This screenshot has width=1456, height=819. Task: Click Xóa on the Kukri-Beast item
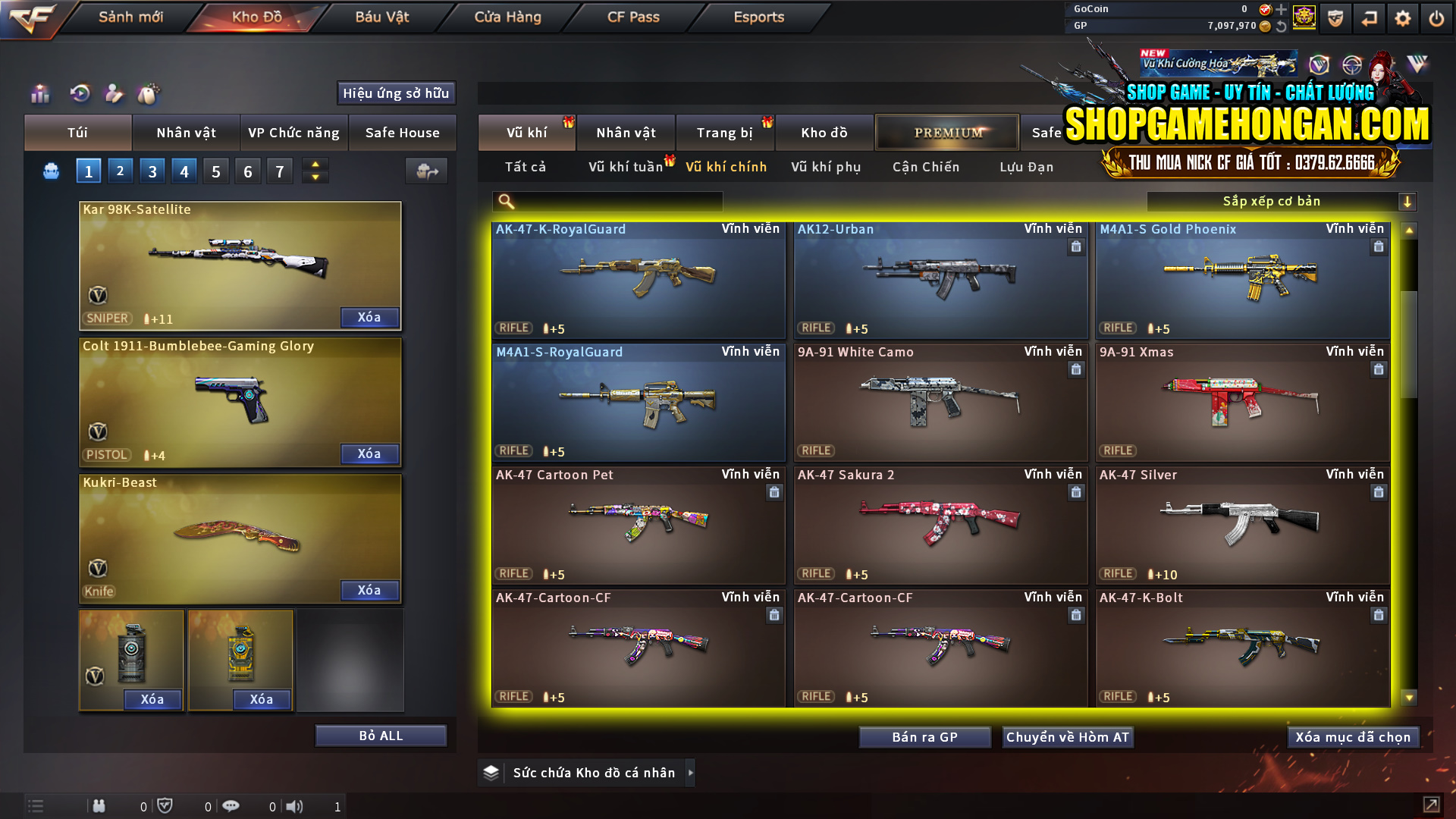pyautogui.click(x=369, y=590)
